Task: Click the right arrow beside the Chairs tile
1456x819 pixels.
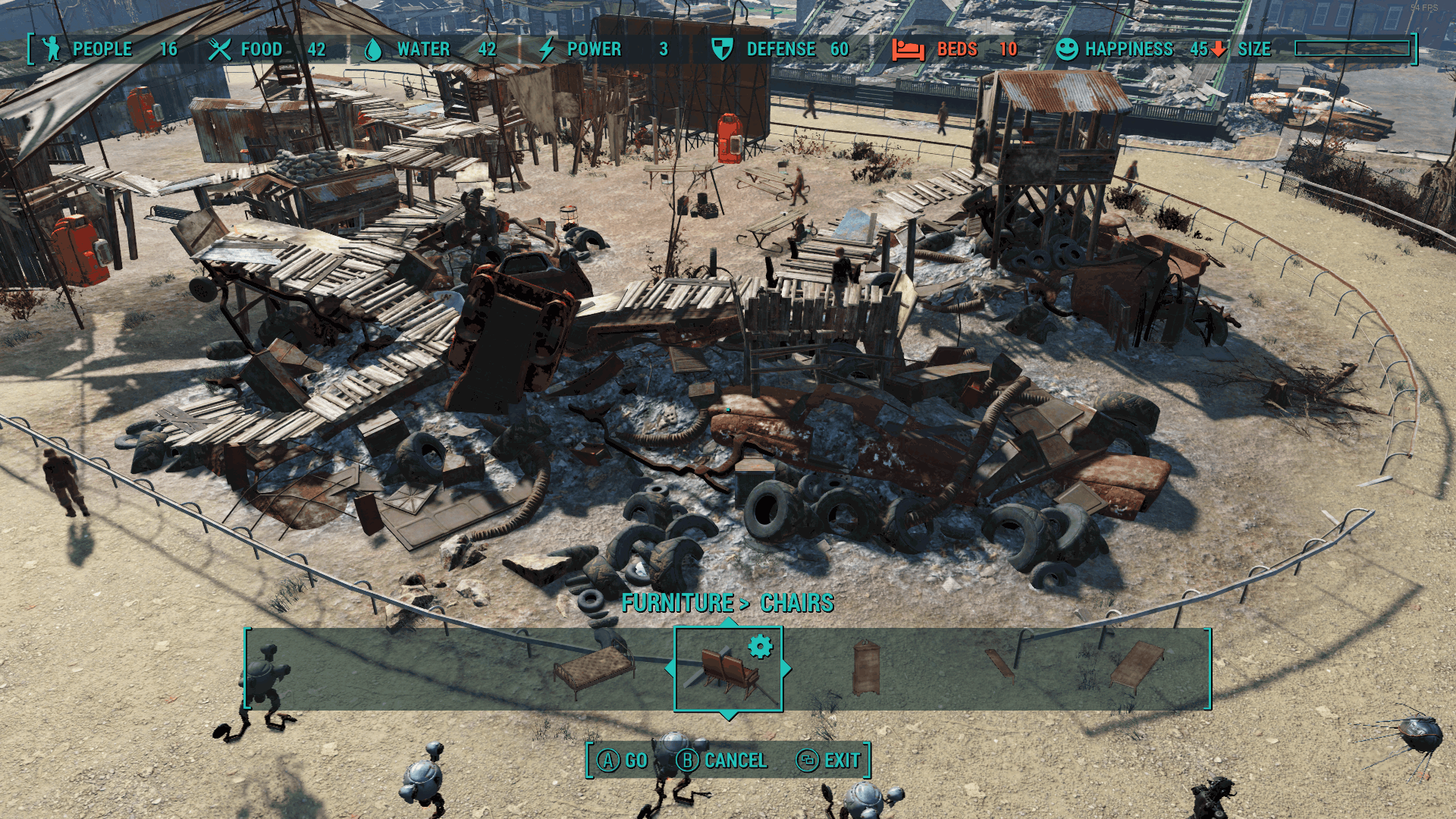Action: pyautogui.click(x=786, y=669)
